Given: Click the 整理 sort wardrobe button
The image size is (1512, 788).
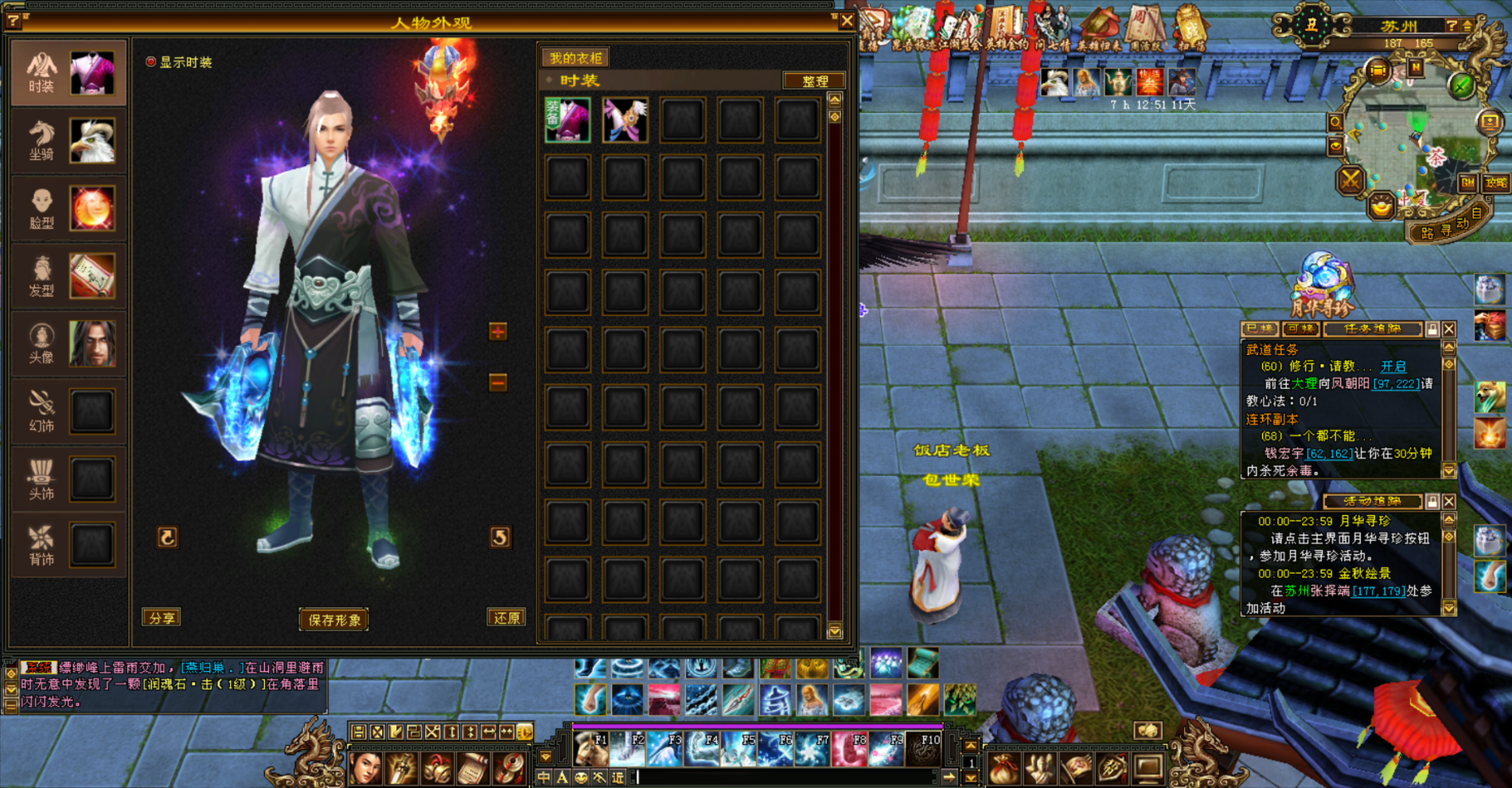Looking at the screenshot, I should coord(814,81).
